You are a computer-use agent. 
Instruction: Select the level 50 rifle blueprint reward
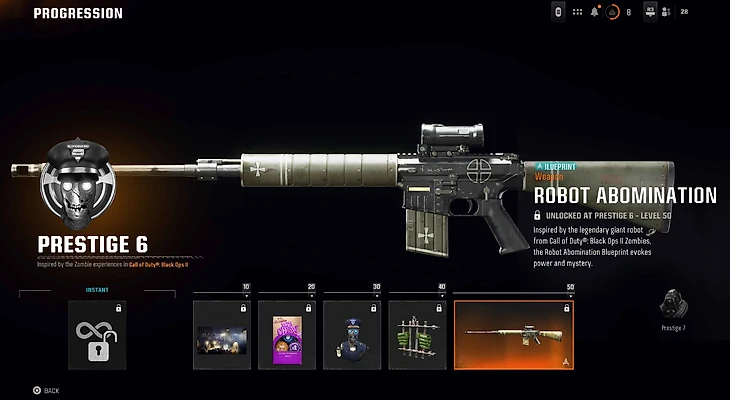point(513,335)
